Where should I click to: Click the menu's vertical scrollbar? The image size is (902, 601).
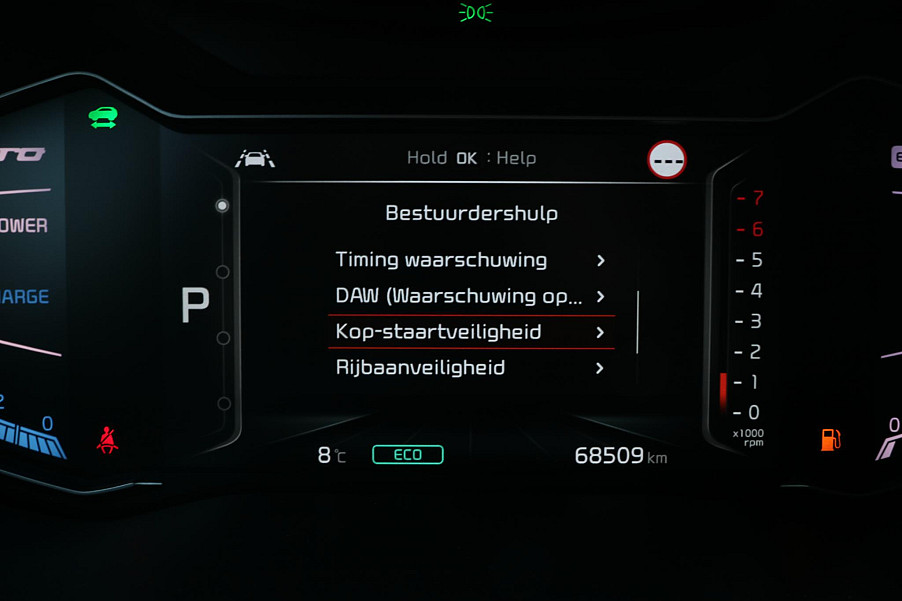point(637,321)
